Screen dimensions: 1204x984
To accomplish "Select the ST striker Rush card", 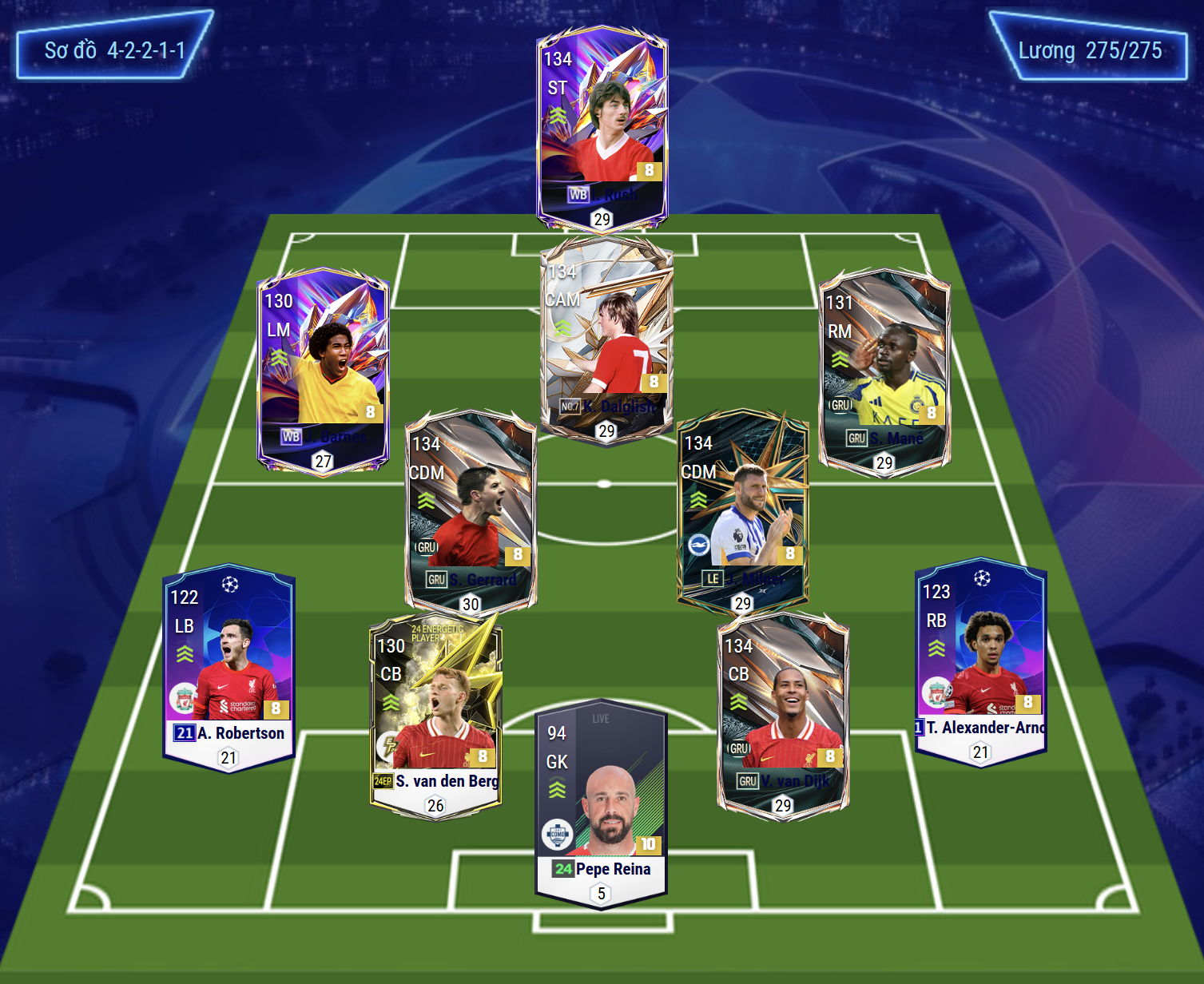I will [602, 128].
